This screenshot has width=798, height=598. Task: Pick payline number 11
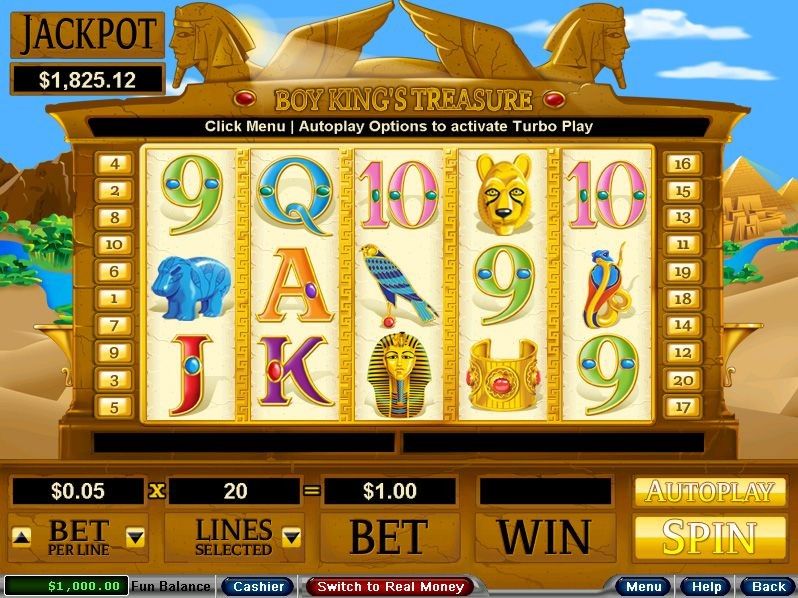pos(684,244)
